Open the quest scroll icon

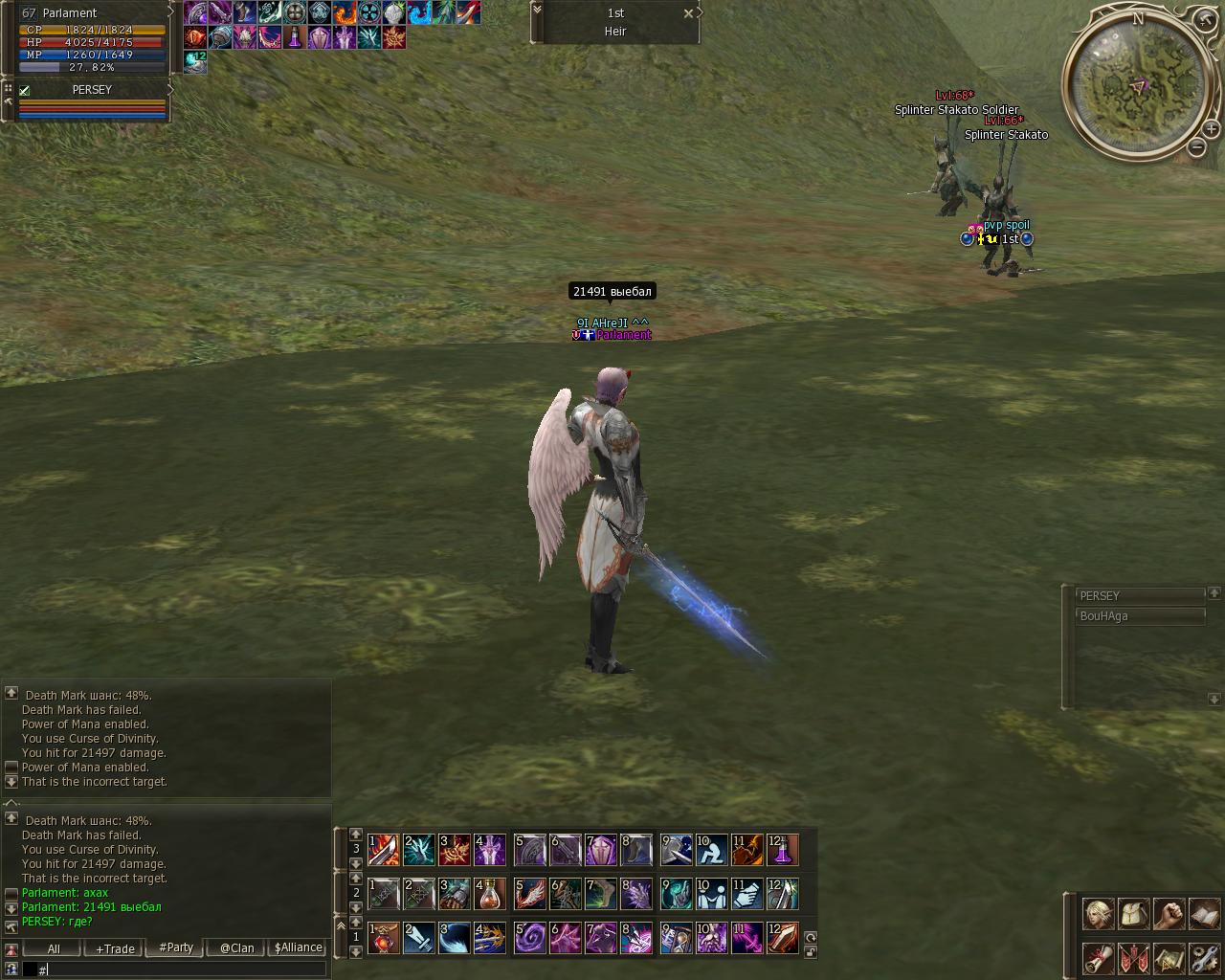[x=1098, y=957]
